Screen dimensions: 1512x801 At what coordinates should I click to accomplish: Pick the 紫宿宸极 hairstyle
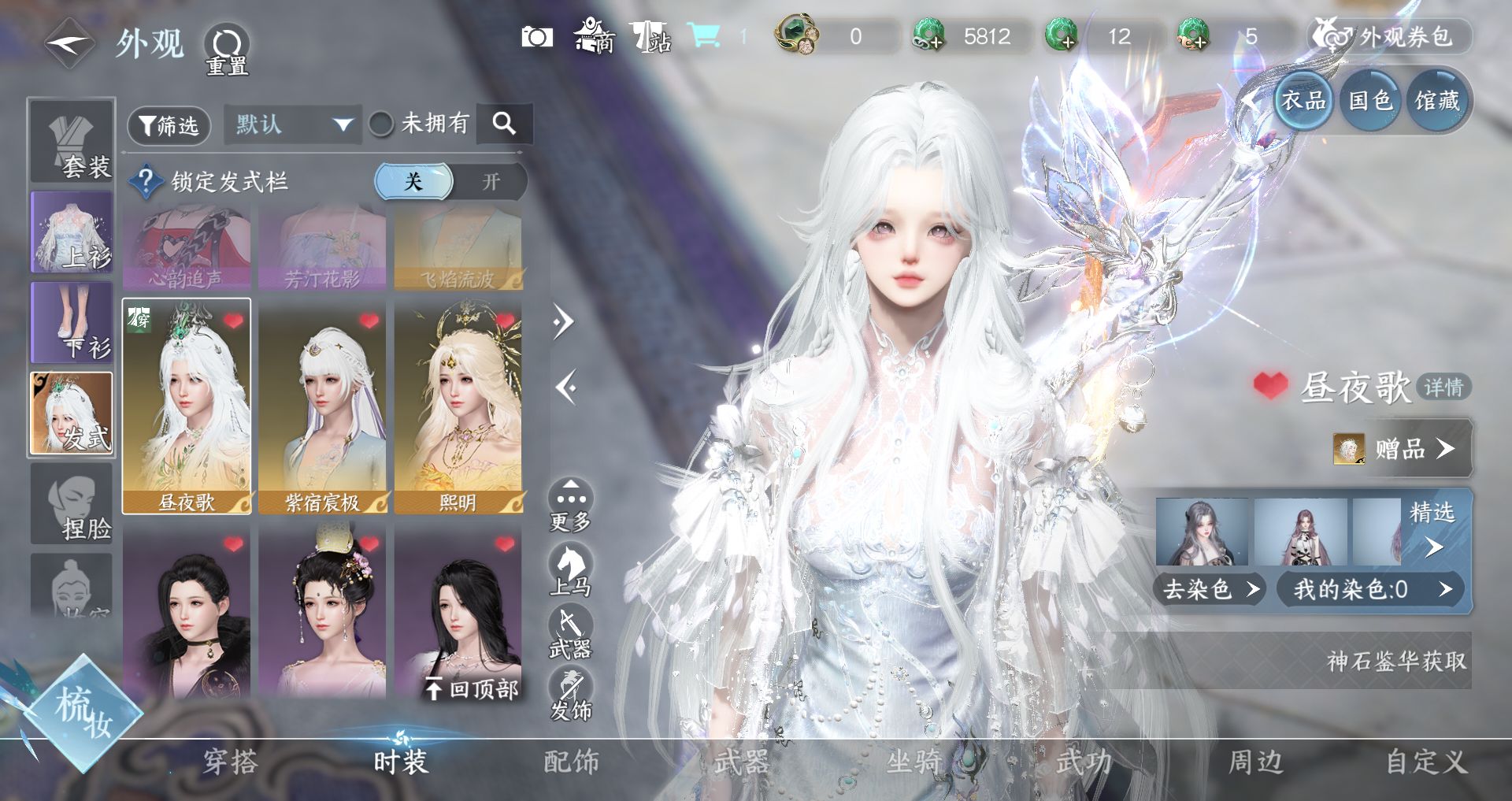pos(322,406)
